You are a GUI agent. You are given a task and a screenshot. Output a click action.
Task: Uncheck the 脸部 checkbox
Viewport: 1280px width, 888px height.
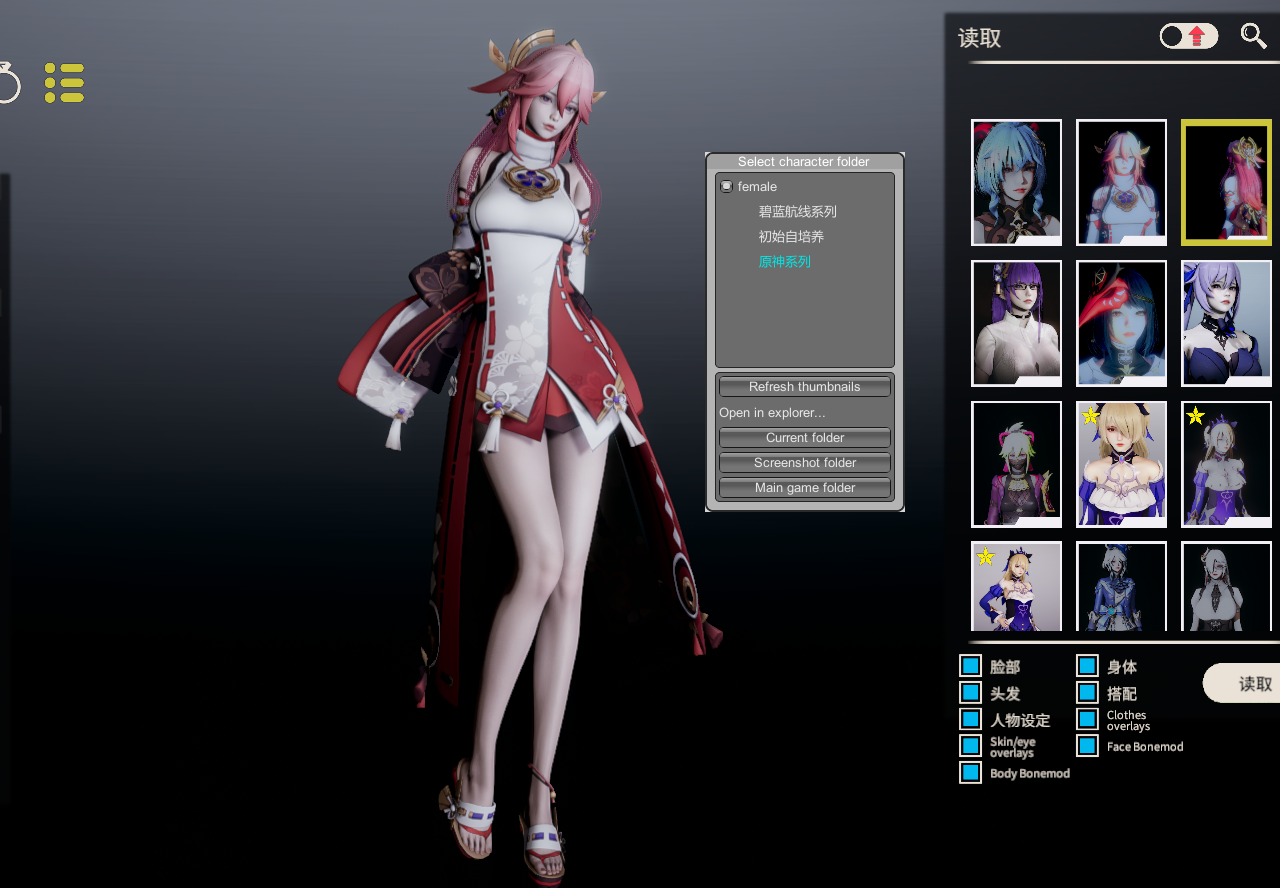(x=969, y=665)
